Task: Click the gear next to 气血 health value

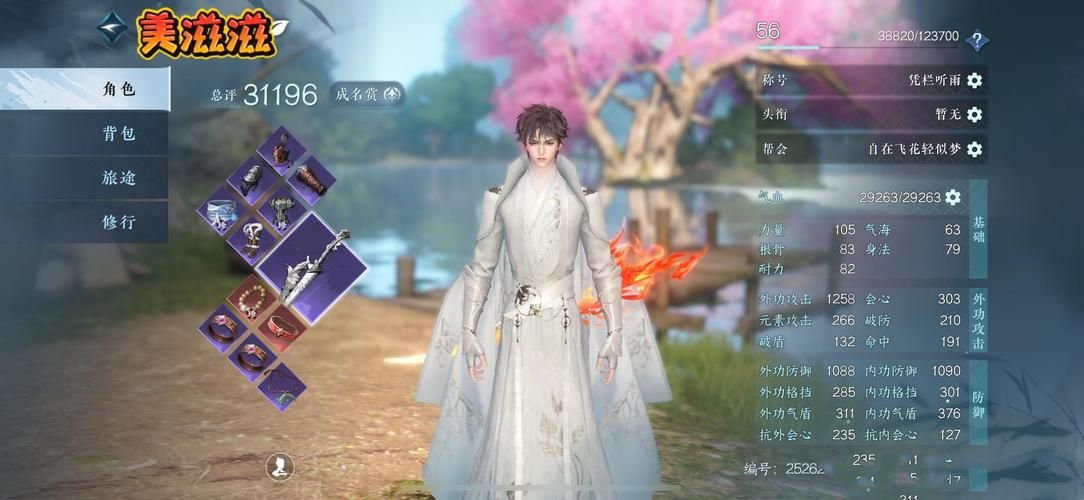Action: (953, 197)
